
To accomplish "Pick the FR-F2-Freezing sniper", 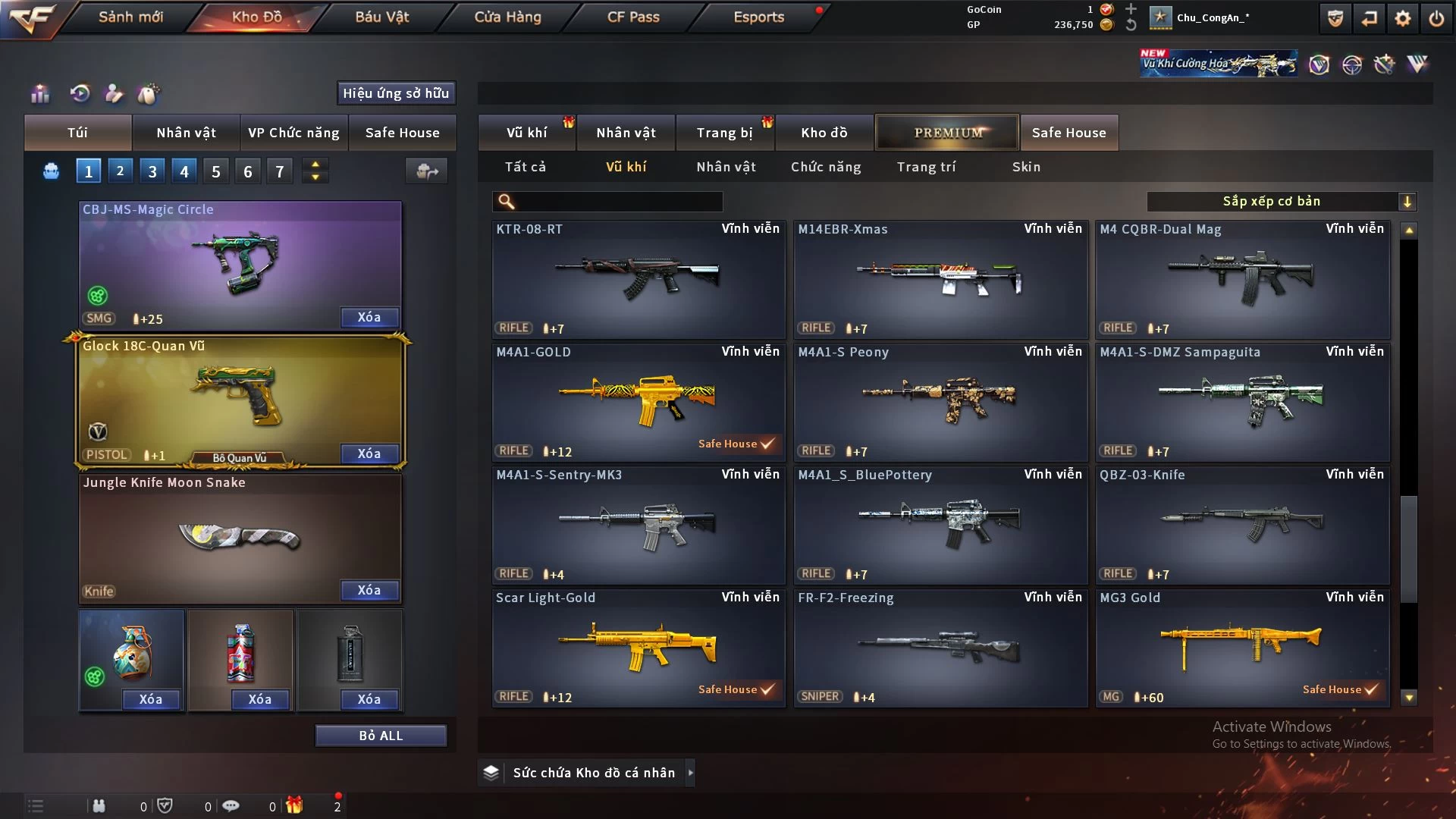I will click(940, 648).
